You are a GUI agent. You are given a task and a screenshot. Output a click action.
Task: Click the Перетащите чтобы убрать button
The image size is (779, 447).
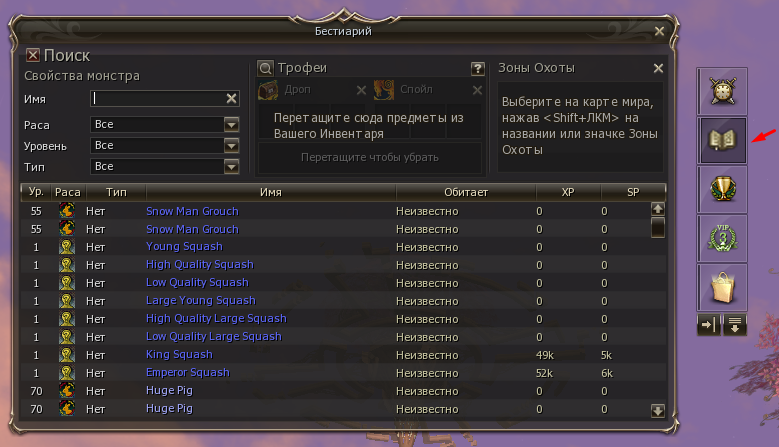coord(370,157)
